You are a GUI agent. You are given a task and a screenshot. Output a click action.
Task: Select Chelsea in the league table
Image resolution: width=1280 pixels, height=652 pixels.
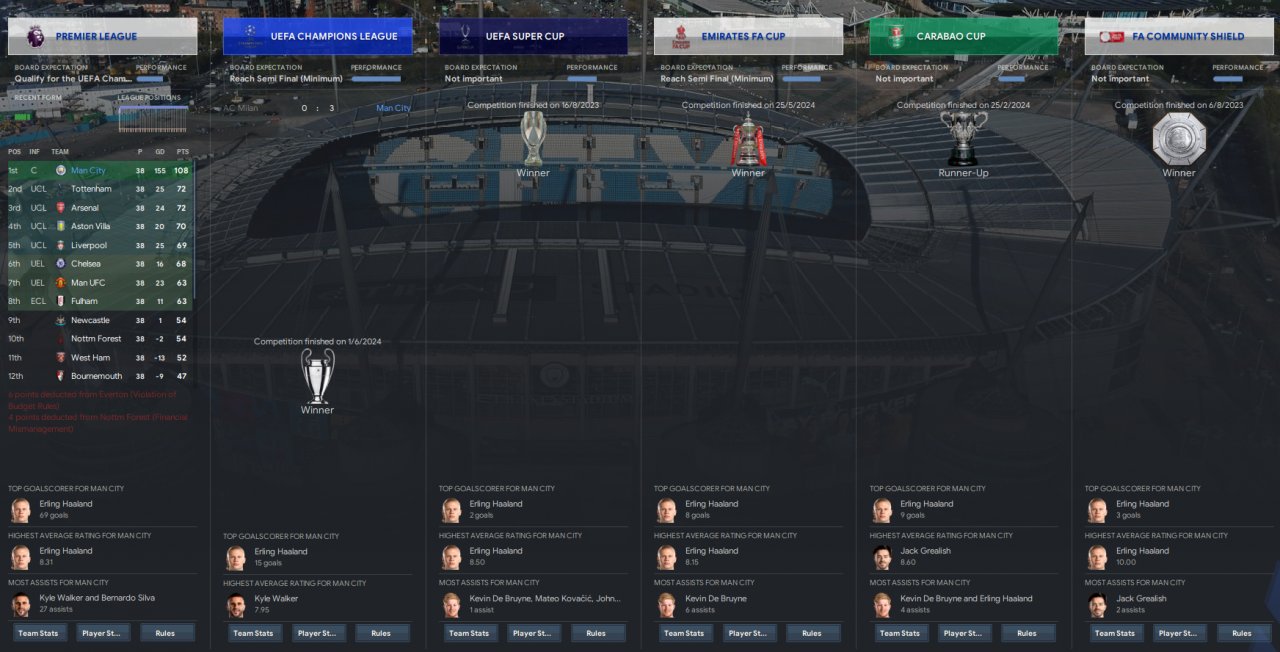click(x=86, y=264)
